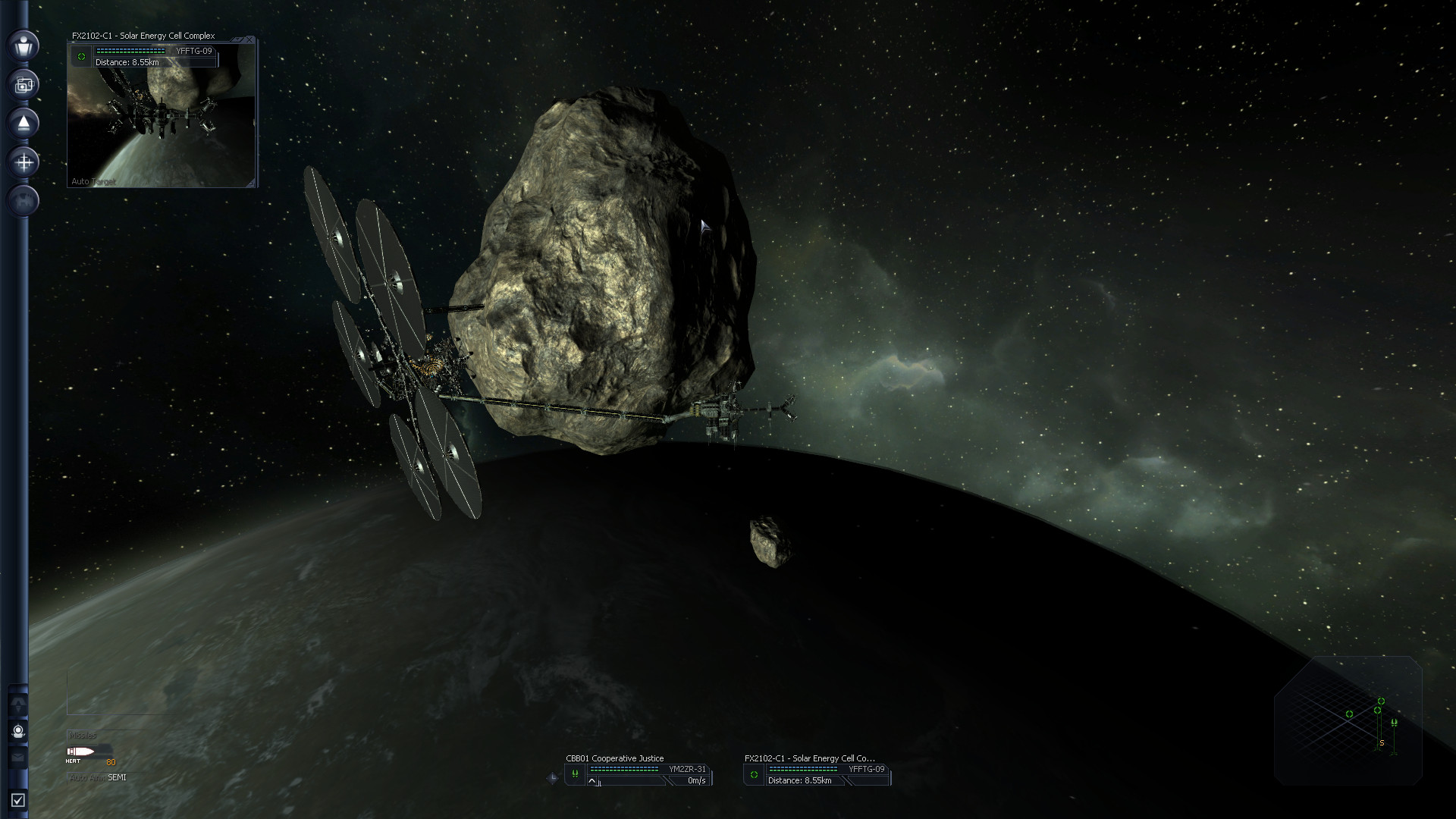This screenshot has height=819, width=1456.
Task: Activate the eject-style triangle sidebar button
Action: click(x=24, y=123)
